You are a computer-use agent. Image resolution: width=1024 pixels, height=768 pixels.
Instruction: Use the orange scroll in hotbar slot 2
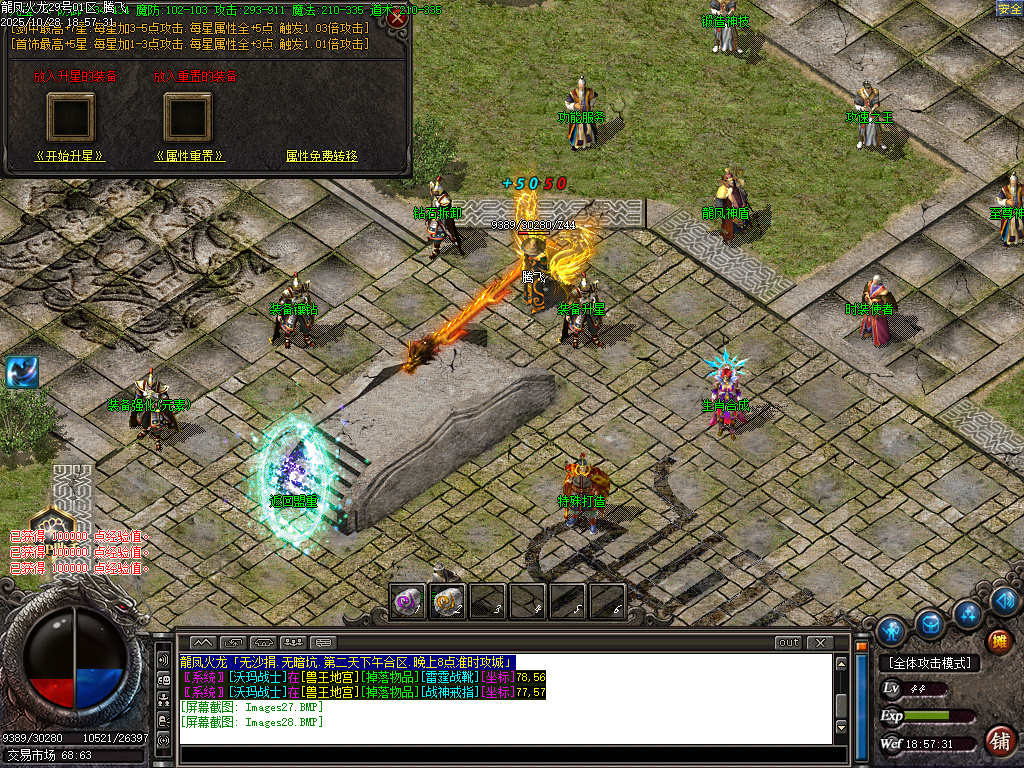[448, 601]
